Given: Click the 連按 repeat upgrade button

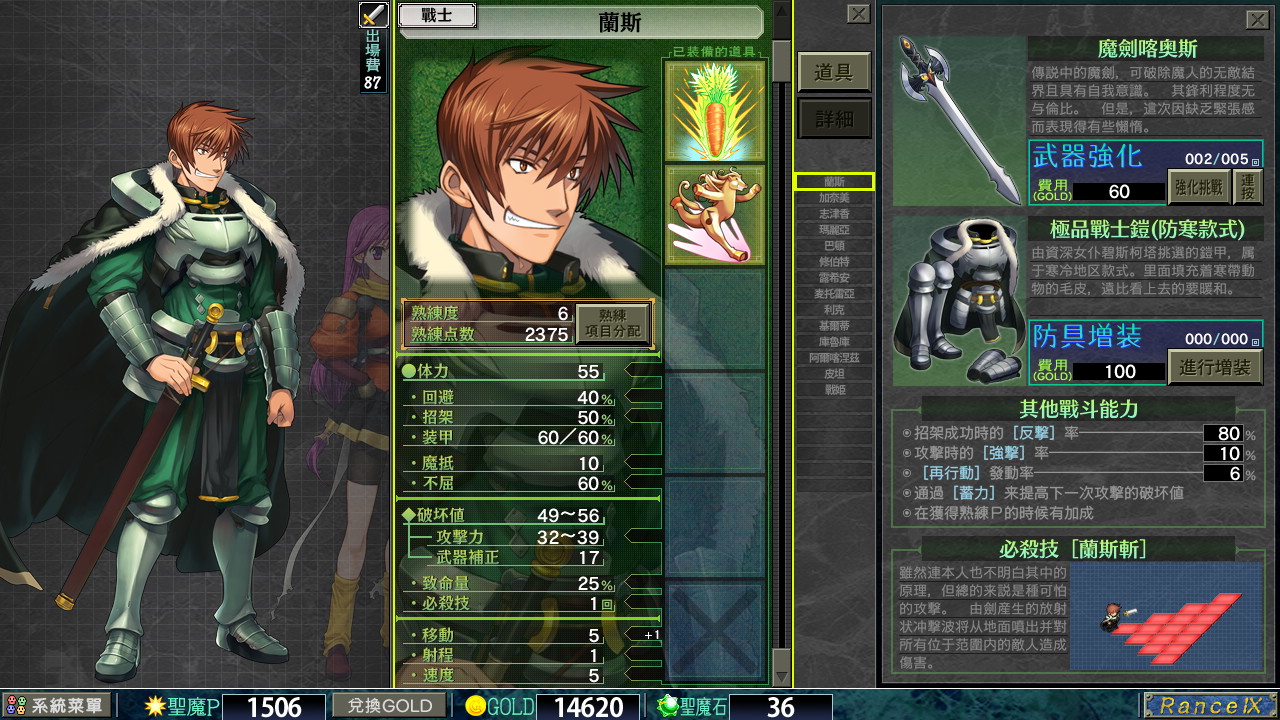Looking at the screenshot, I should [1247, 187].
